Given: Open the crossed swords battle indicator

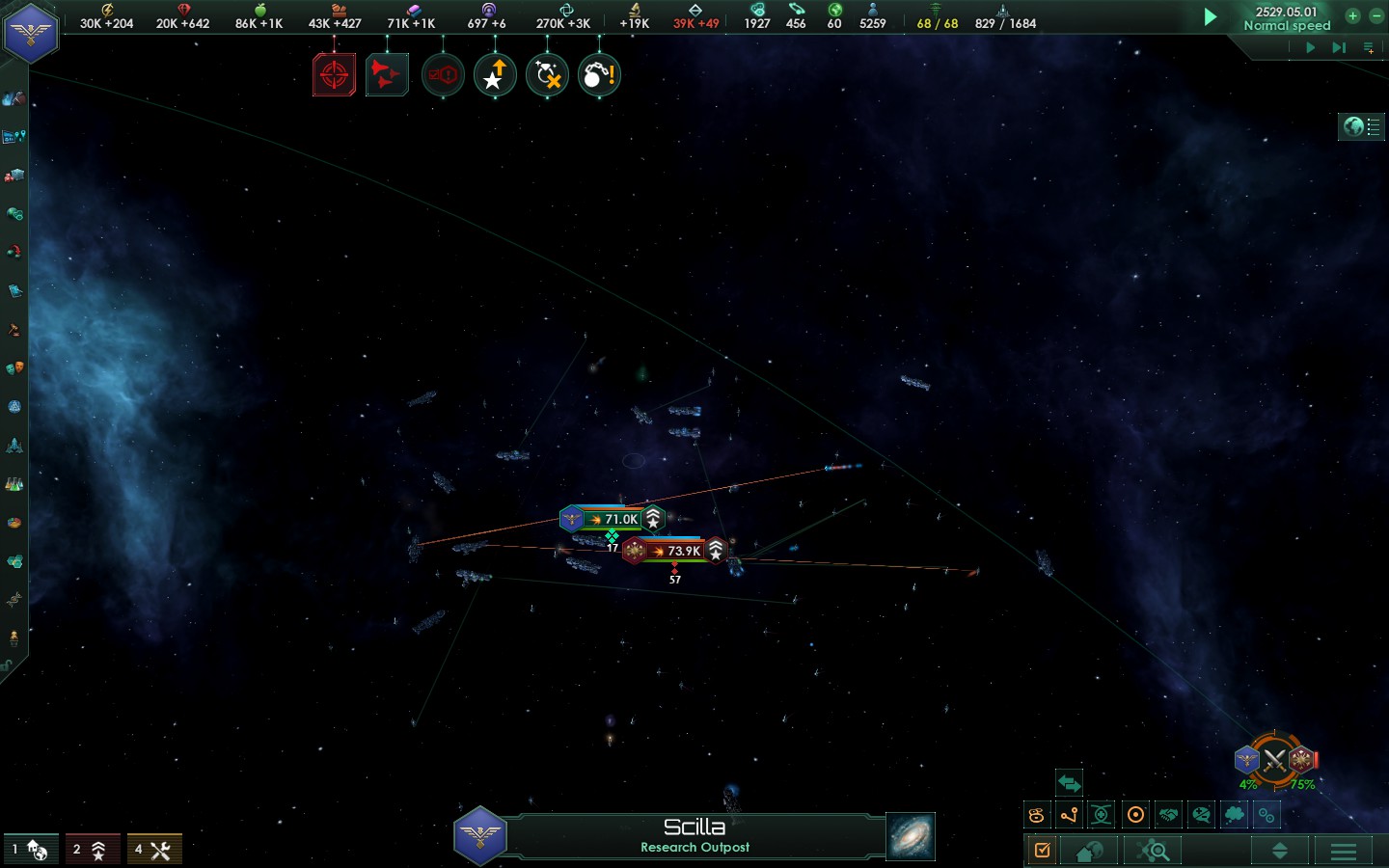Looking at the screenshot, I should [x=1275, y=761].
